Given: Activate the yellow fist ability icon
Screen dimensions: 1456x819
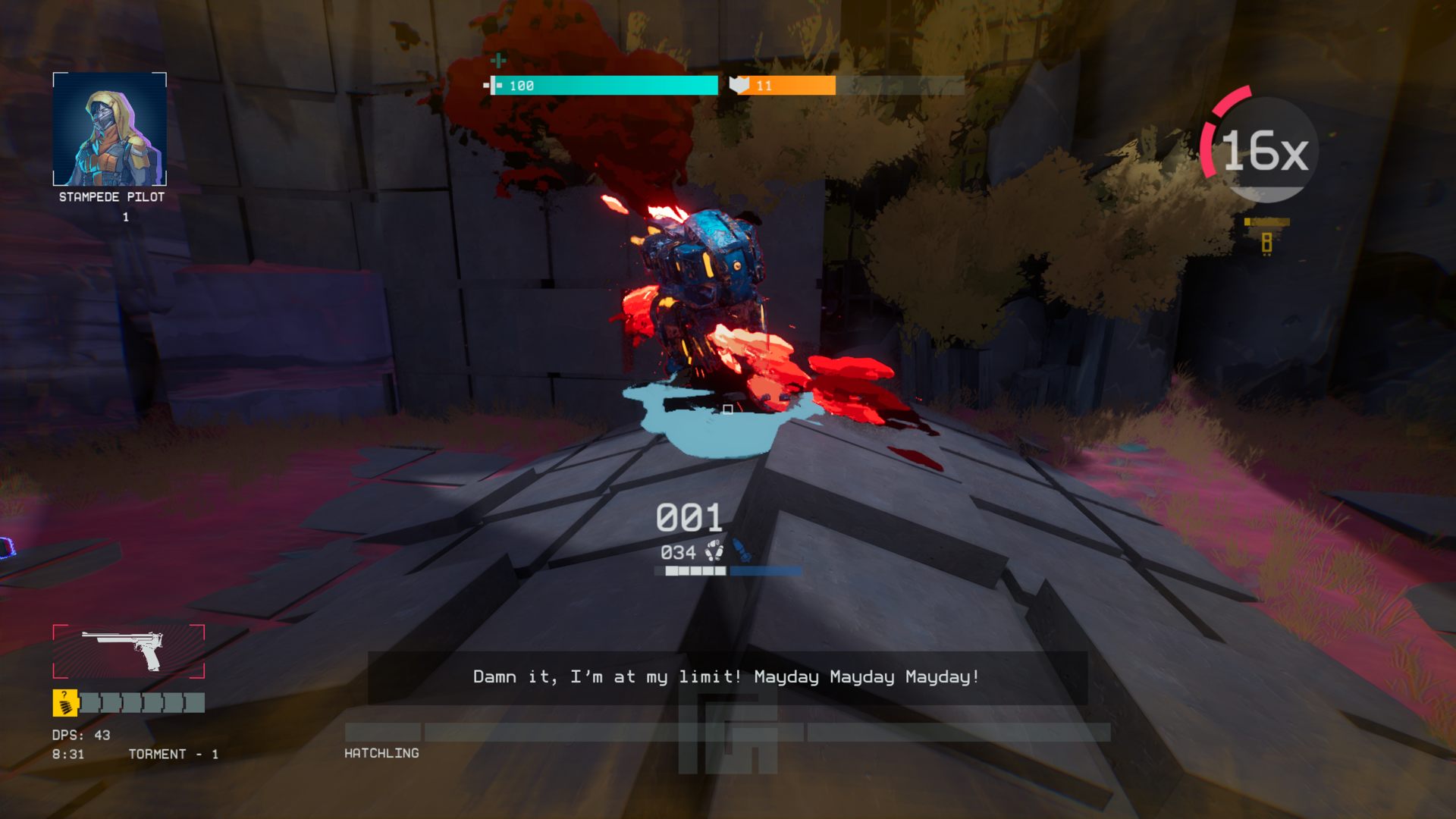Looking at the screenshot, I should (x=65, y=703).
